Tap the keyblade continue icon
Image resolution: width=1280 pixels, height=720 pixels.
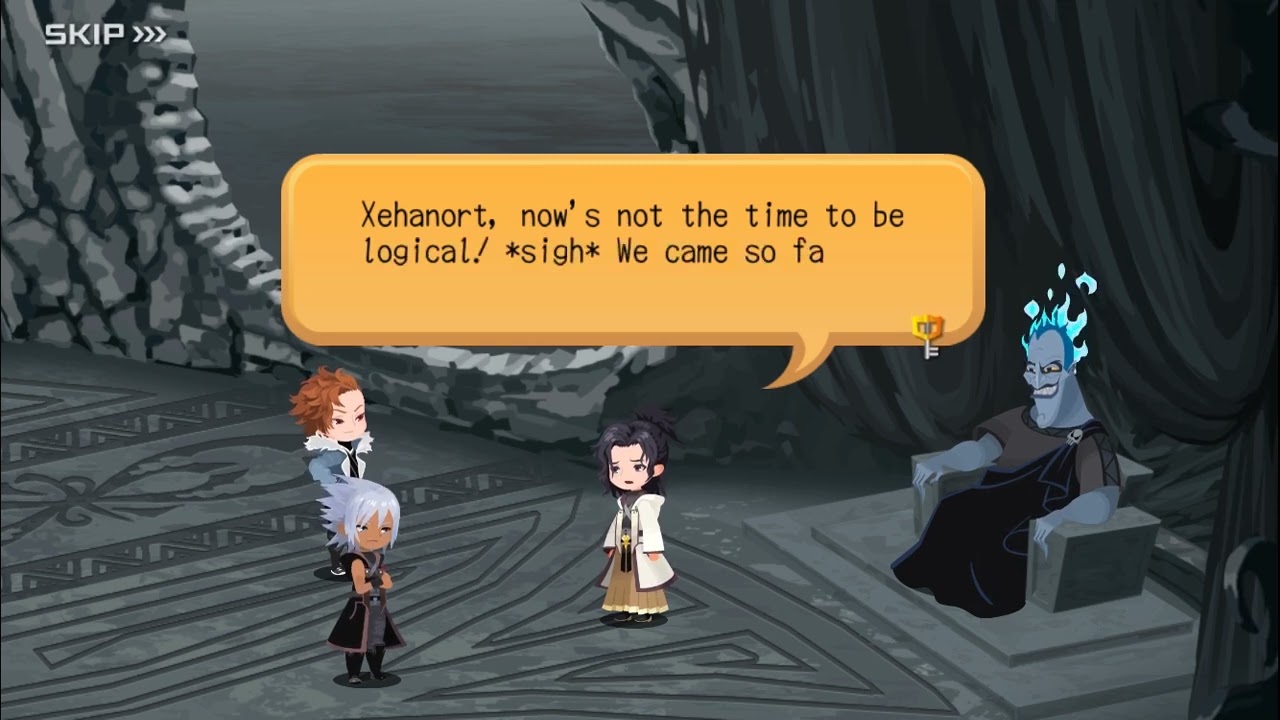tap(928, 335)
